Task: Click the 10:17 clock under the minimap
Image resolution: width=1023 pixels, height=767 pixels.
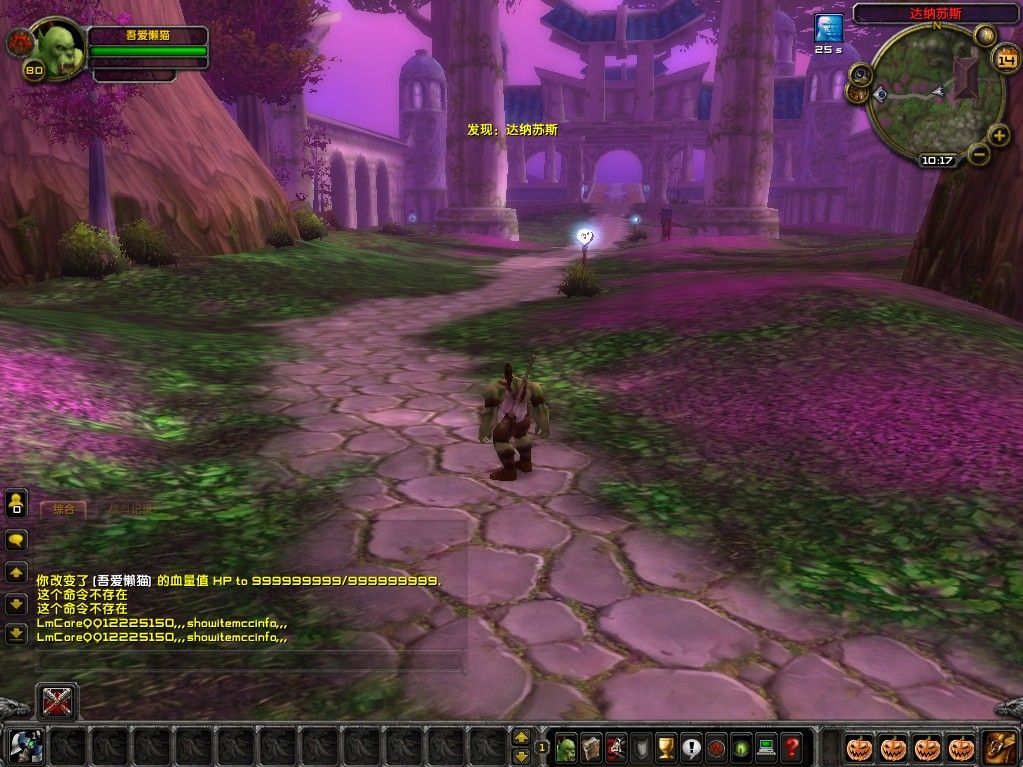Action: [937, 160]
